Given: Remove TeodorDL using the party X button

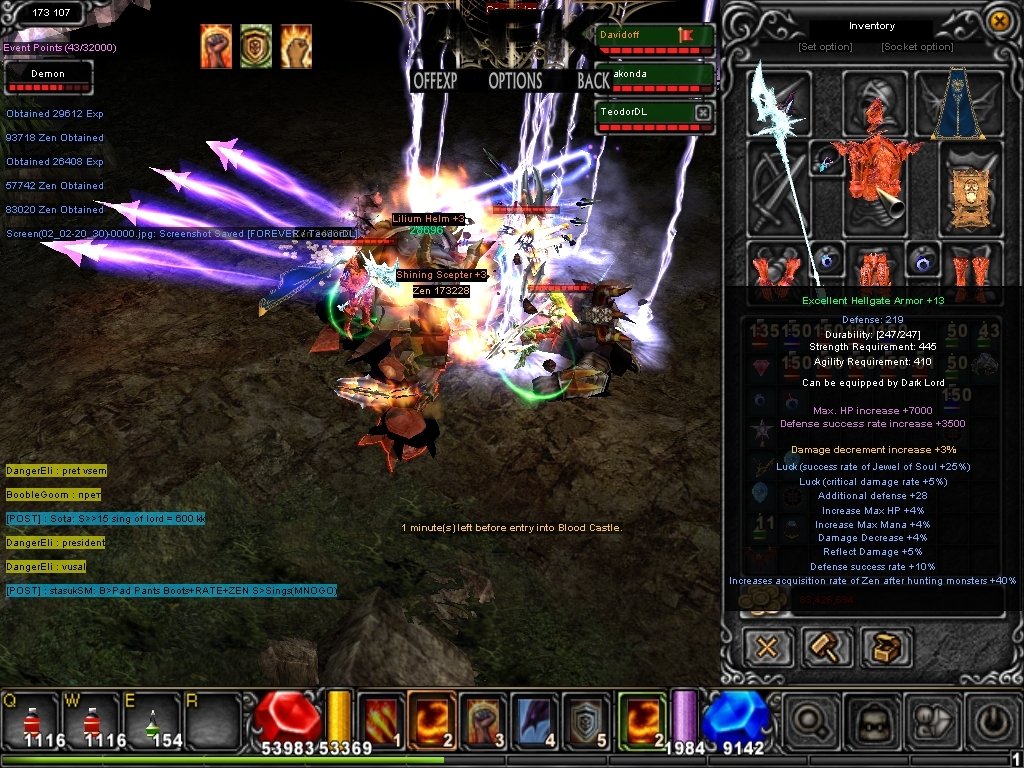Looking at the screenshot, I should tap(703, 113).
